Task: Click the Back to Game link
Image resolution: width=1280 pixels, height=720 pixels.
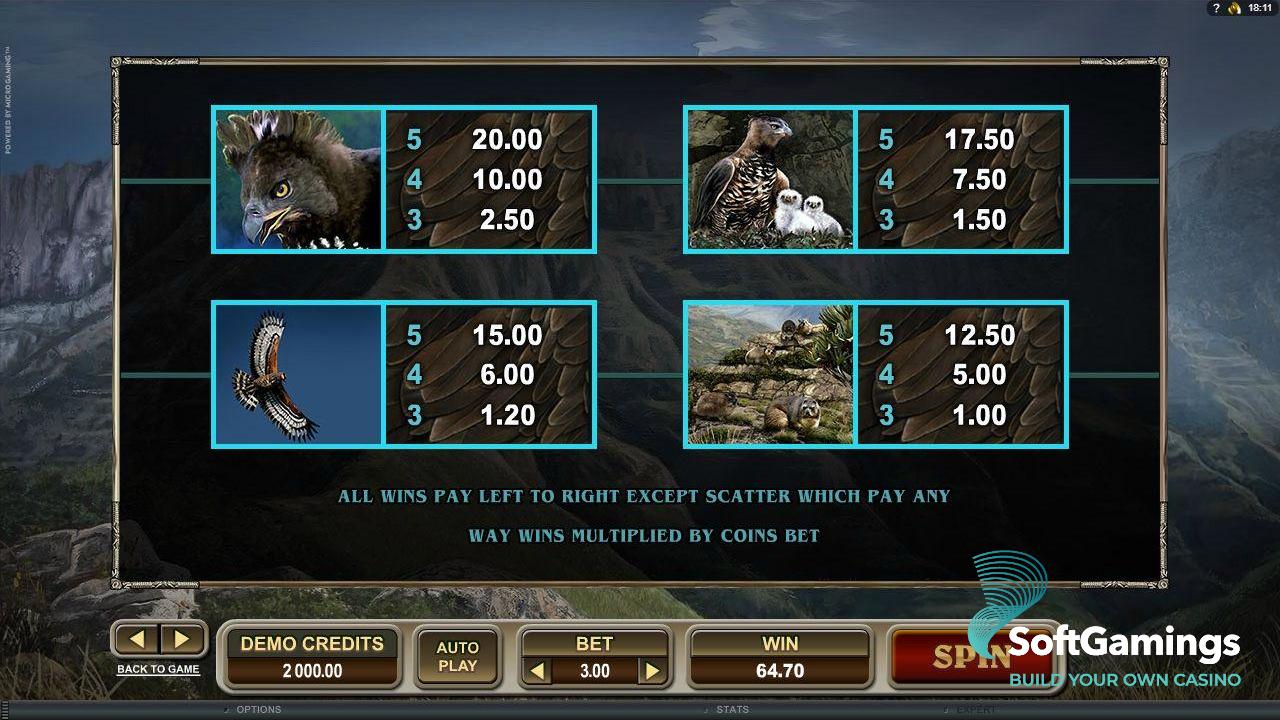Action: click(158, 669)
